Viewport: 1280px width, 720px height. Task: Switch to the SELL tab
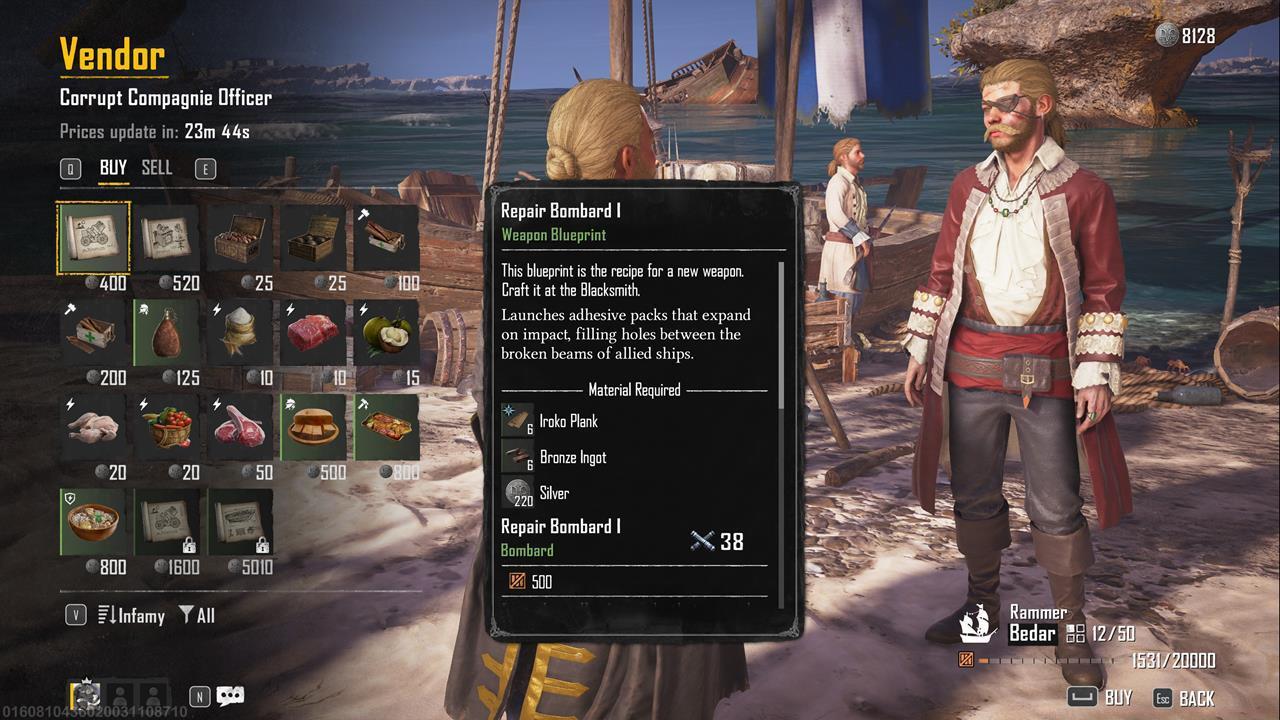(156, 168)
